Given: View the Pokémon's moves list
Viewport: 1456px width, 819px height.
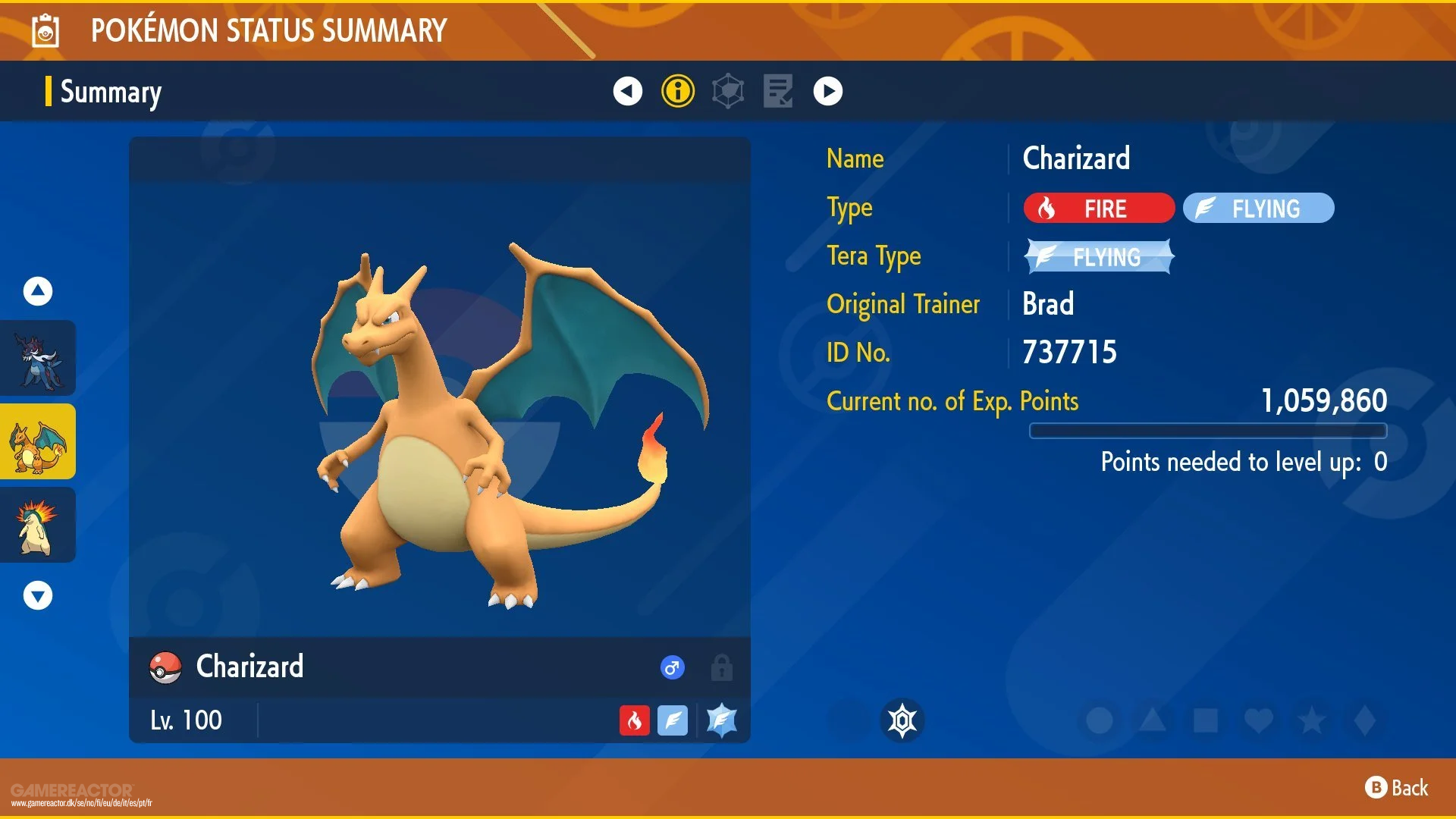Looking at the screenshot, I should pos(777,90).
